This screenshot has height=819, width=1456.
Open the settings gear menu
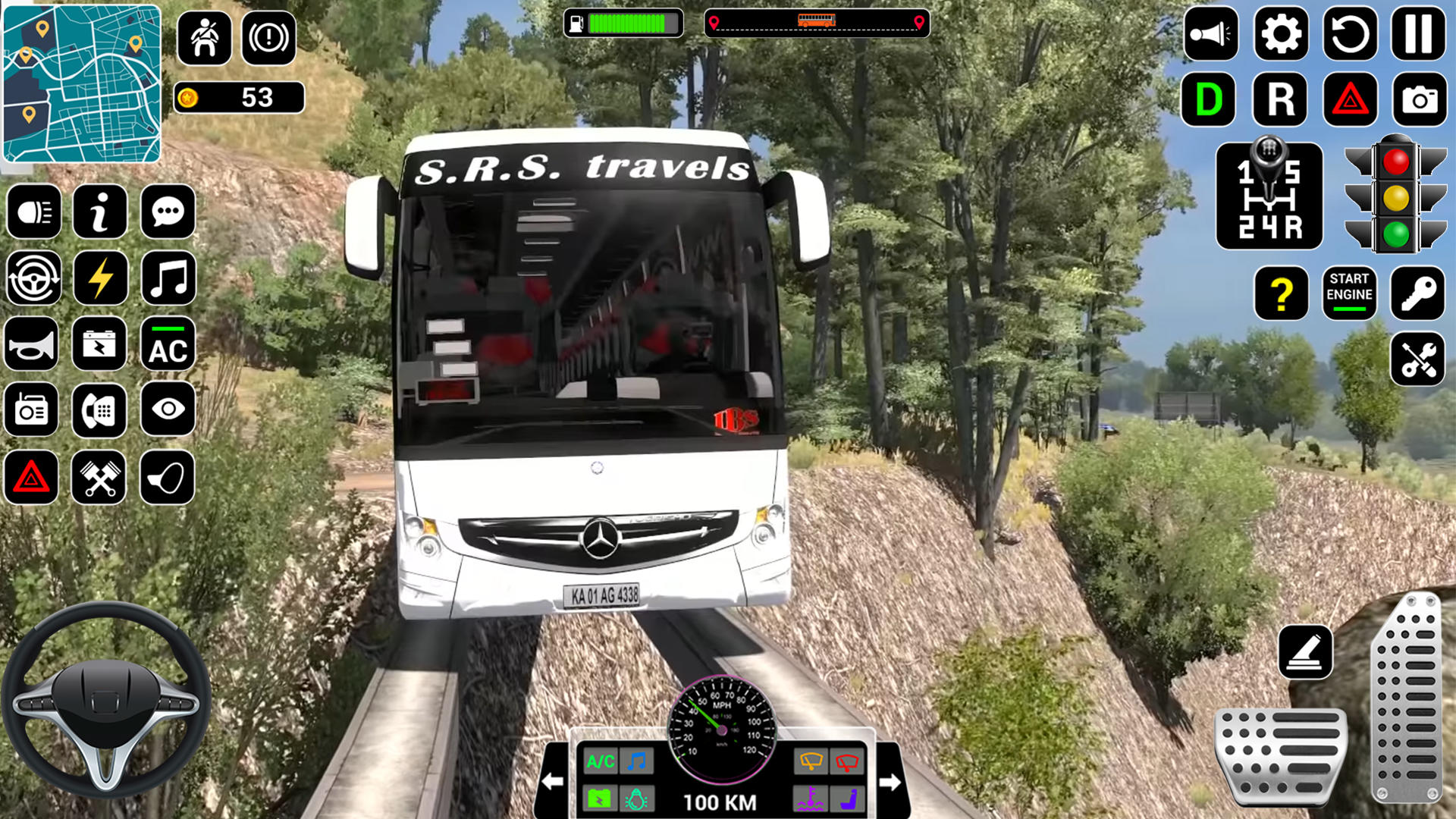[1280, 33]
